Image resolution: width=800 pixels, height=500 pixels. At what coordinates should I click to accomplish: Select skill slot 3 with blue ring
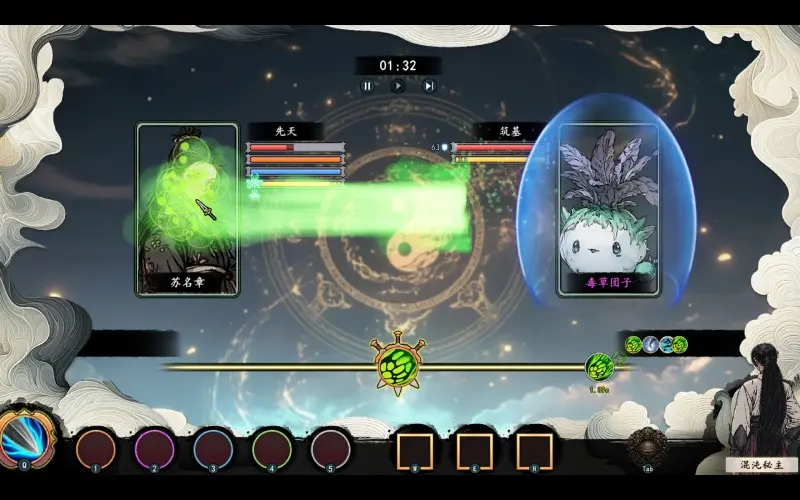pyautogui.click(x=213, y=448)
